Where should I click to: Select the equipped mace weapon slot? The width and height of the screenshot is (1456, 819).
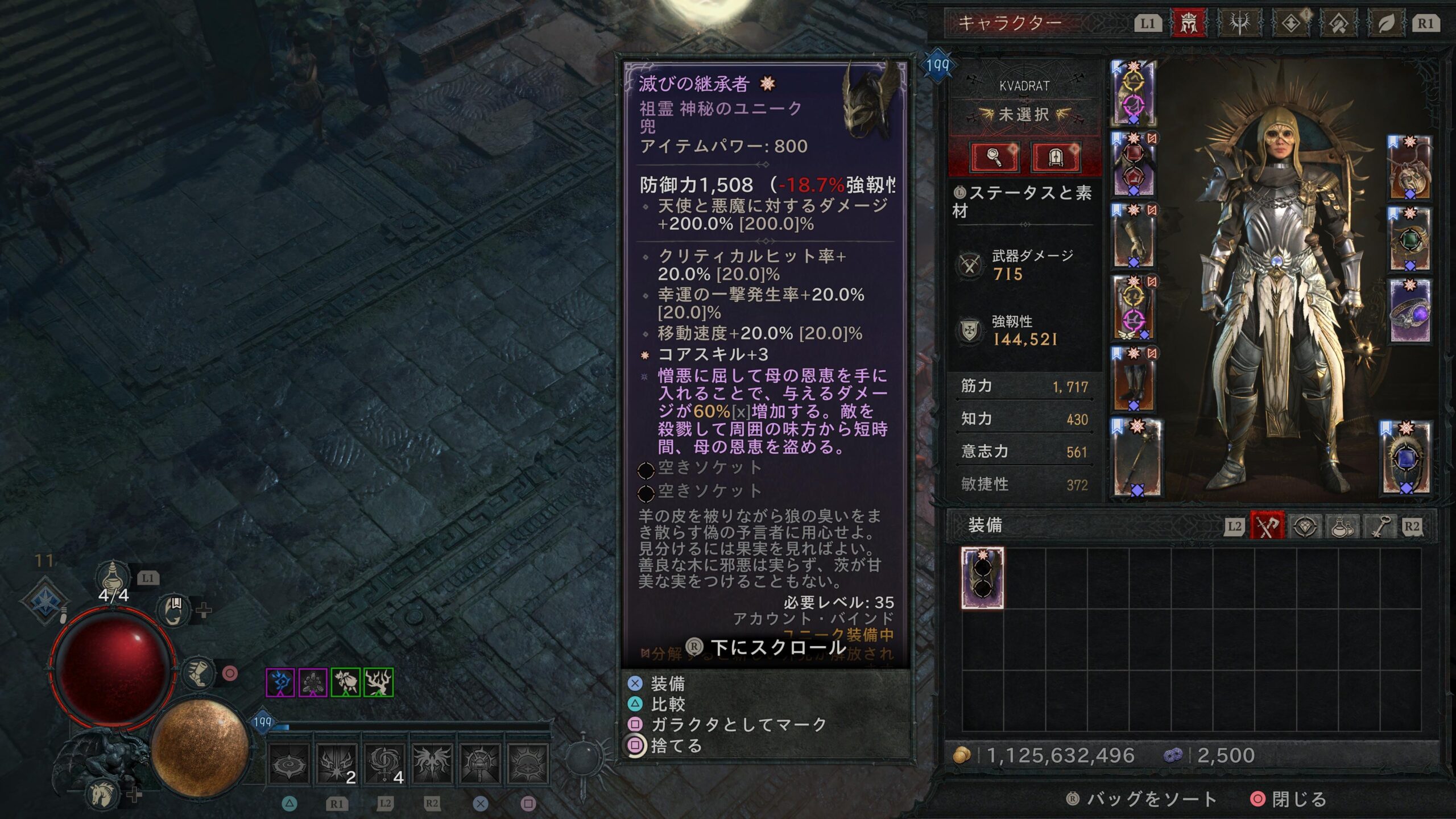pos(1135,458)
